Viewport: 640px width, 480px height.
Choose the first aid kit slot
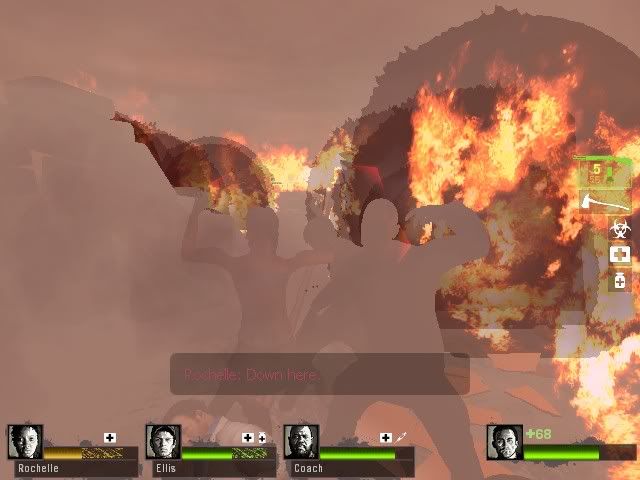[619, 255]
